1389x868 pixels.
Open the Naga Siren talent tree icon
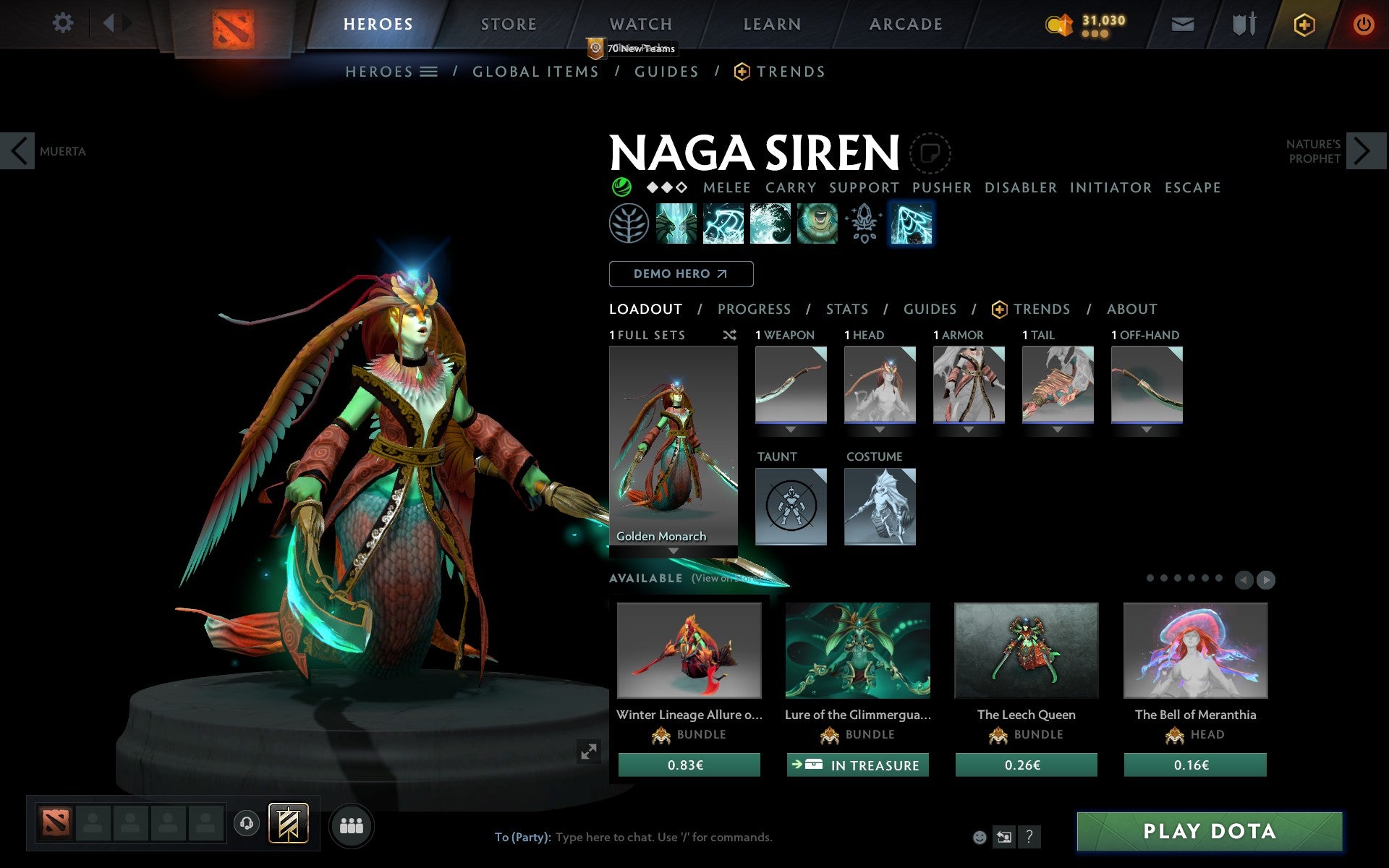click(629, 223)
